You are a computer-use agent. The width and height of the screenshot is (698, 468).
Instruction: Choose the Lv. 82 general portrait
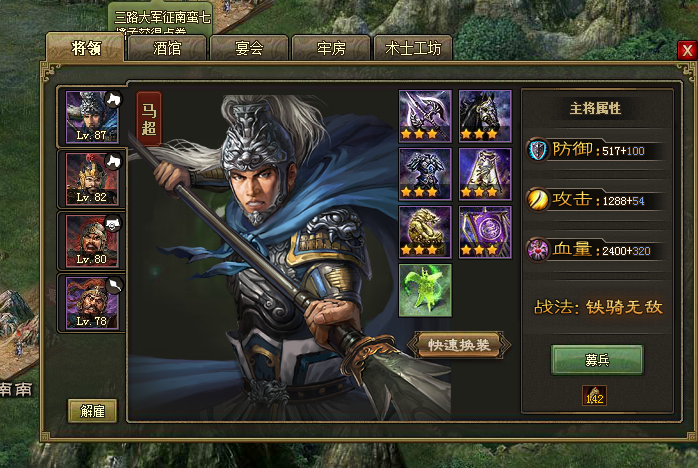coord(89,178)
